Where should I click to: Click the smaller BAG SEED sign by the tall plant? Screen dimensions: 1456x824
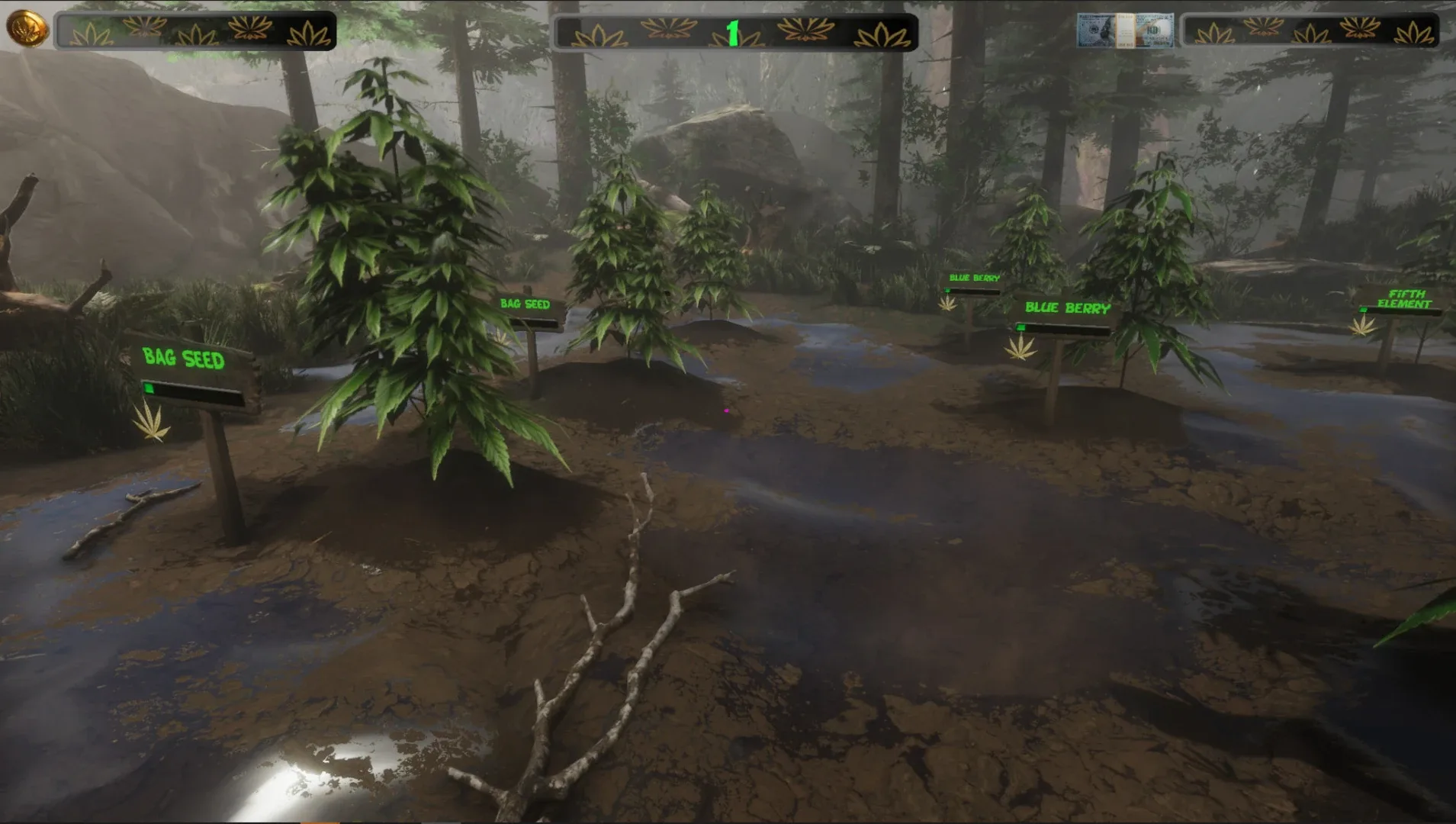(x=525, y=305)
